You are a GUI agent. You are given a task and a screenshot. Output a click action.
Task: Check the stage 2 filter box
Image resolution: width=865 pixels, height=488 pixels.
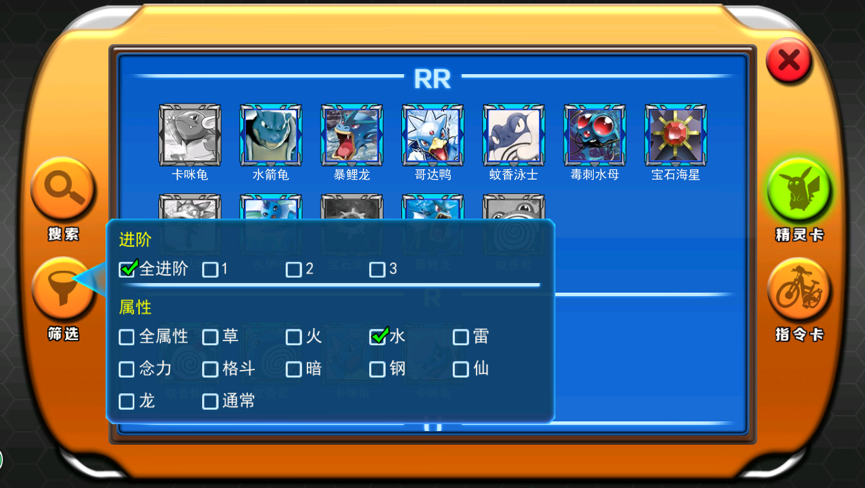point(293,269)
